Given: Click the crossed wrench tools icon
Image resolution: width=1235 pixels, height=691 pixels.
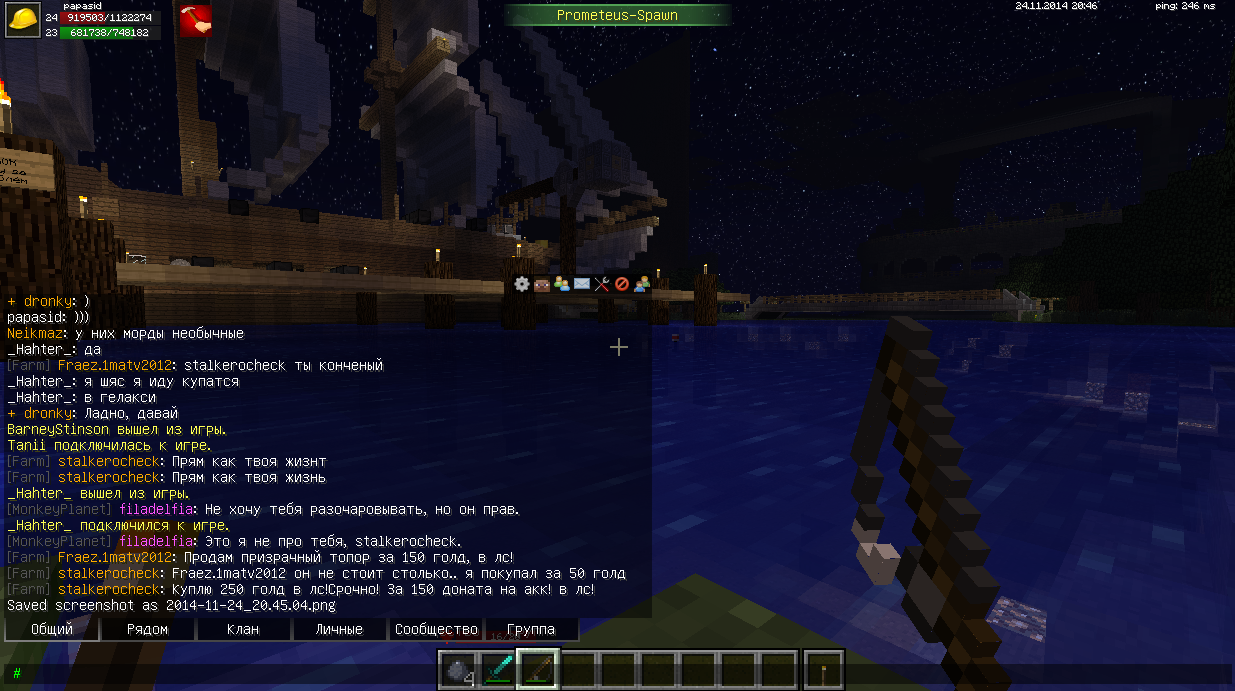Looking at the screenshot, I should click(601, 284).
